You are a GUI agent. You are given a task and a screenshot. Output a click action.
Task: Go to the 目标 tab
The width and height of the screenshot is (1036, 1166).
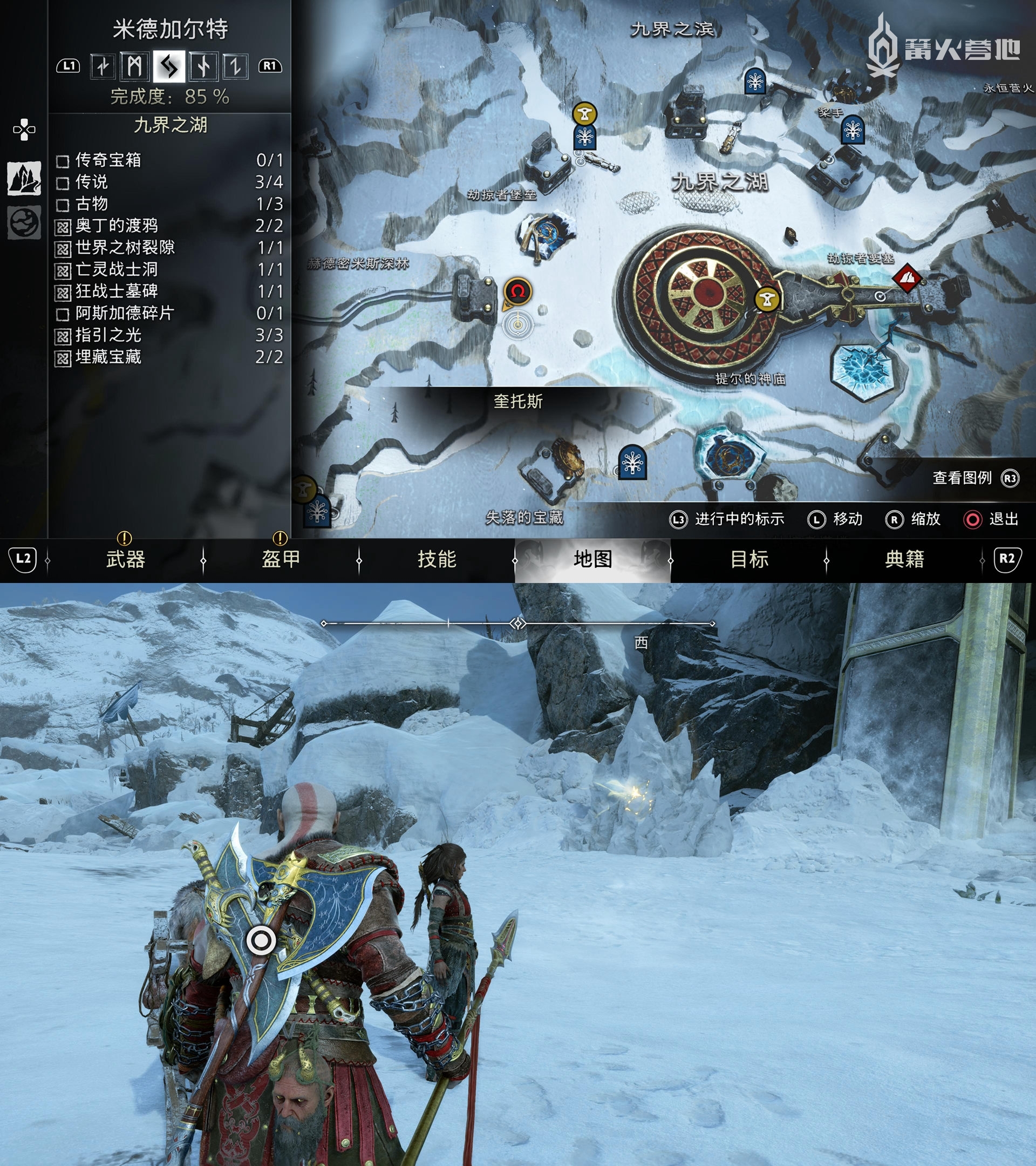tap(748, 559)
